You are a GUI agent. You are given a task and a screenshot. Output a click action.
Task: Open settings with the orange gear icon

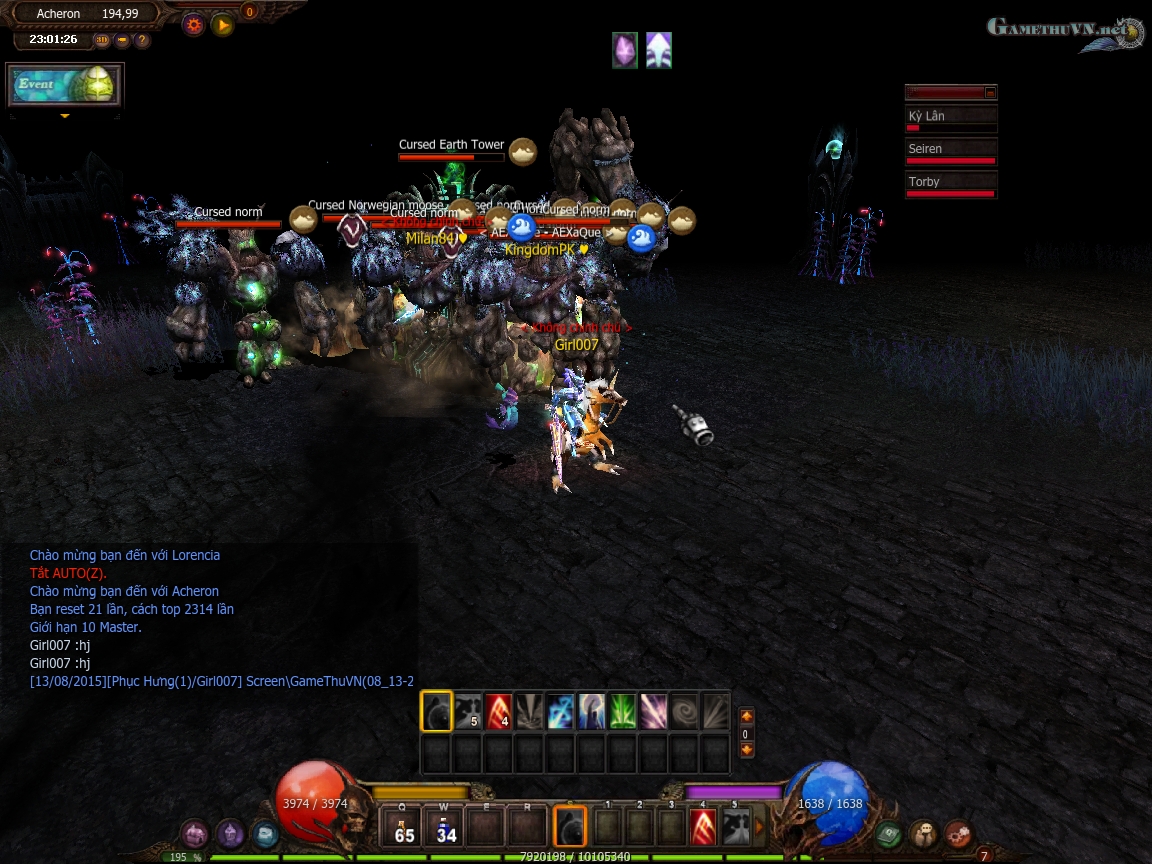click(x=193, y=25)
